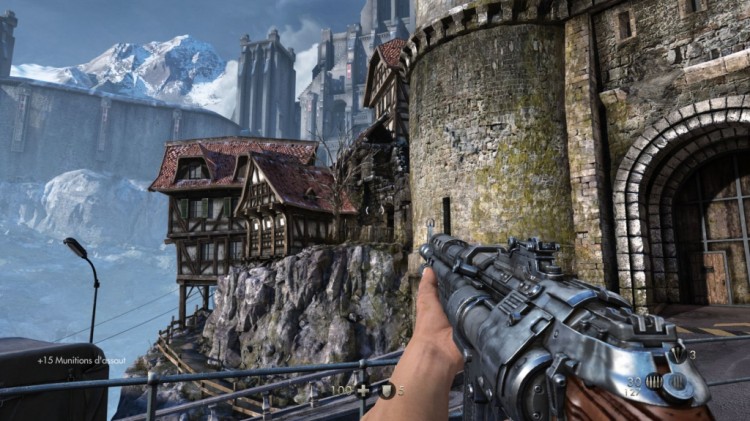Click the health cross icon
Image resolution: width=750 pixels, height=421 pixels.
click(362, 389)
